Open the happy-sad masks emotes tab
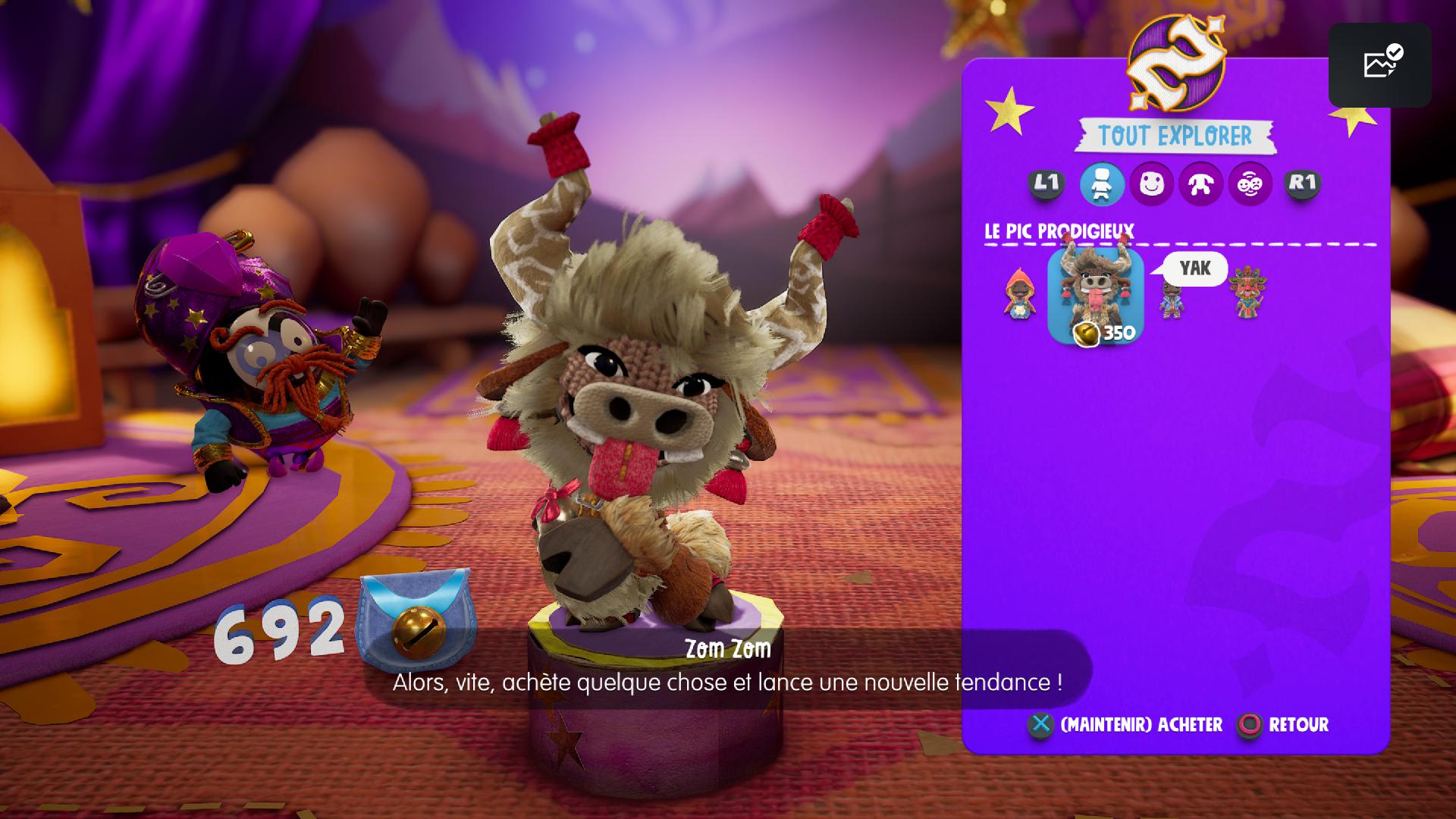This screenshot has width=1456, height=819. [1250, 184]
